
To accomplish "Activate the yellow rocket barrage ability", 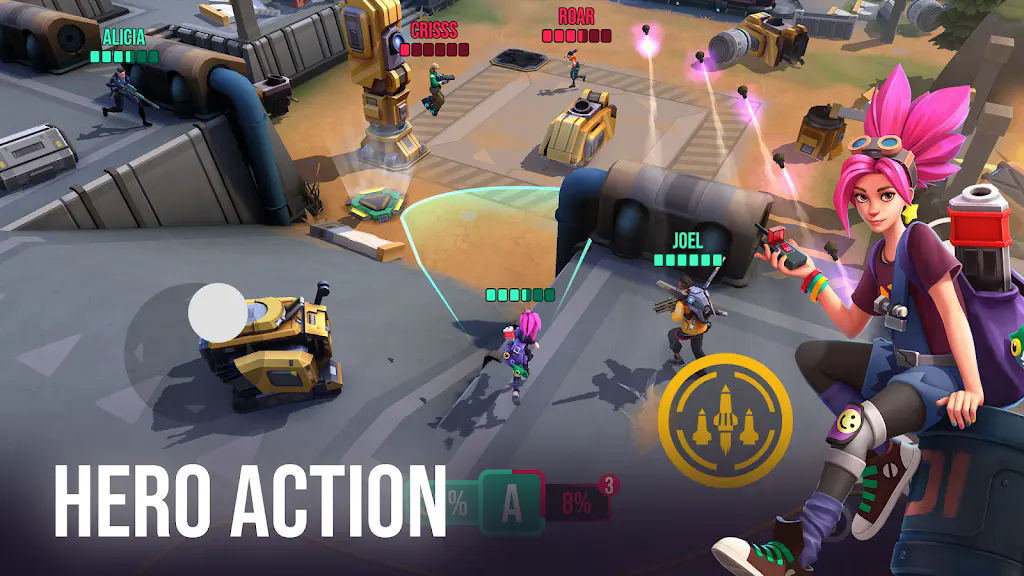I will point(732,413).
